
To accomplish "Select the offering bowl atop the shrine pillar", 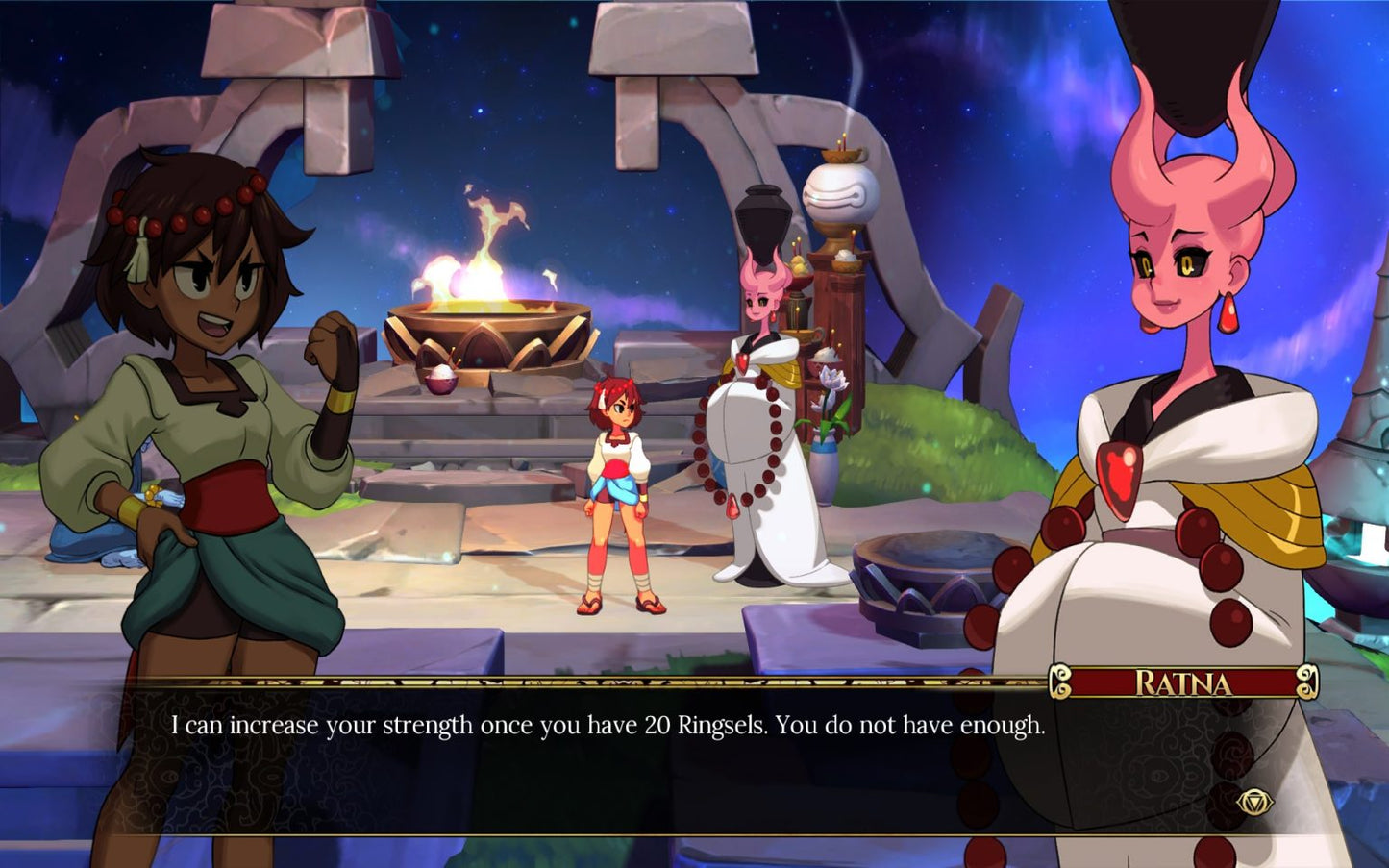I will pyautogui.click(x=840, y=154).
